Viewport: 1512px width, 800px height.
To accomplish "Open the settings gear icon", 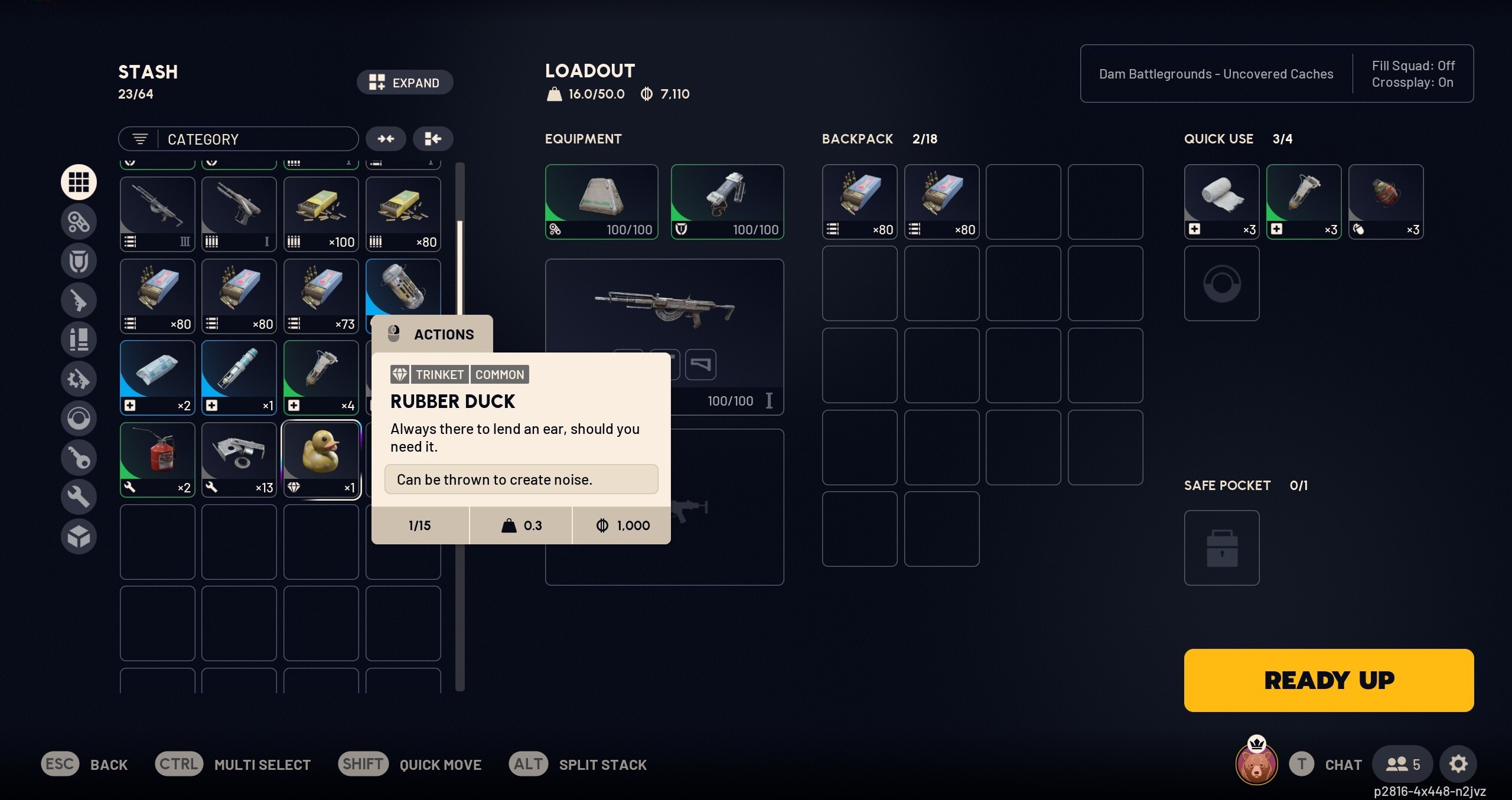I will (1459, 763).
